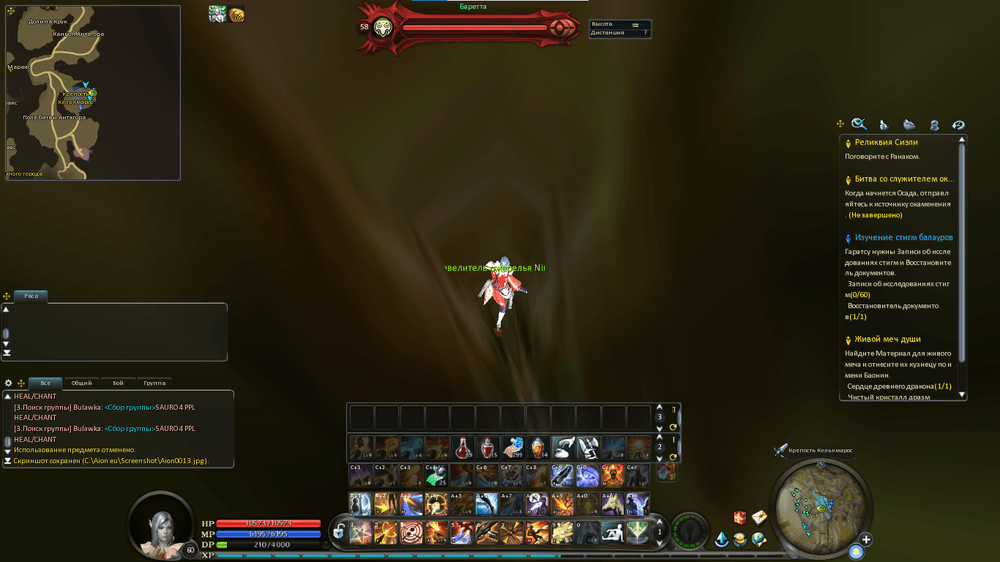The height and width of the screenshot is (562, 1000).
Task: Open the Бой chat tab
Action: pos(118,383)
